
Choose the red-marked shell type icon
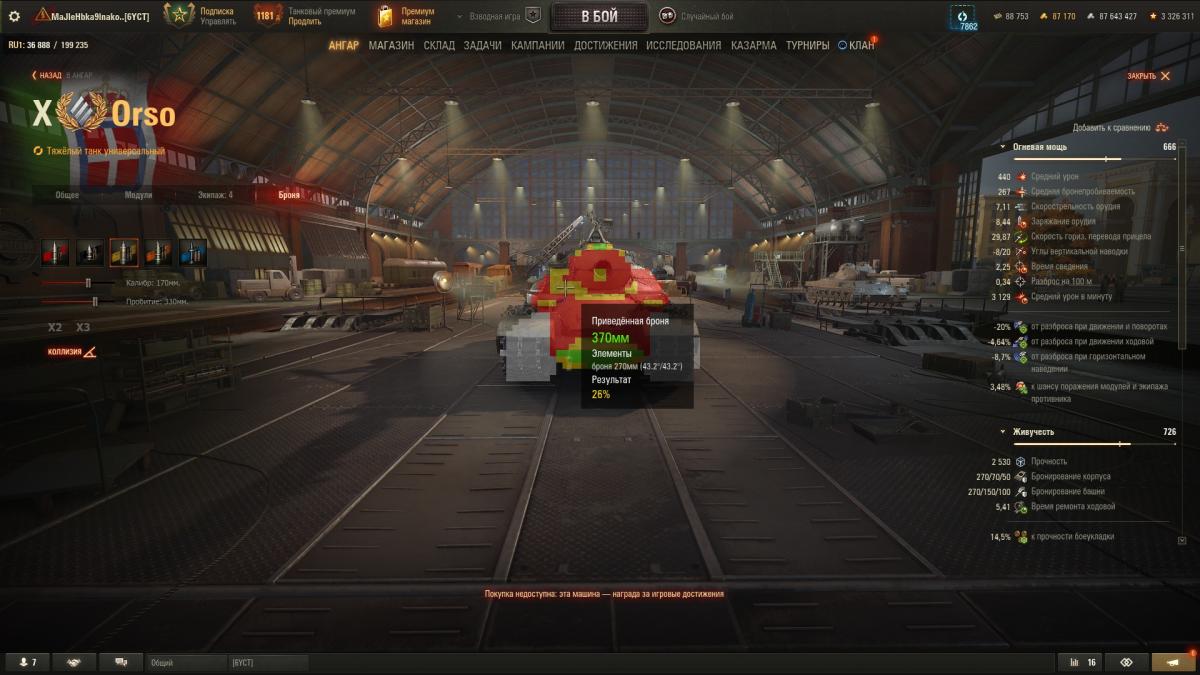point(55,253)
